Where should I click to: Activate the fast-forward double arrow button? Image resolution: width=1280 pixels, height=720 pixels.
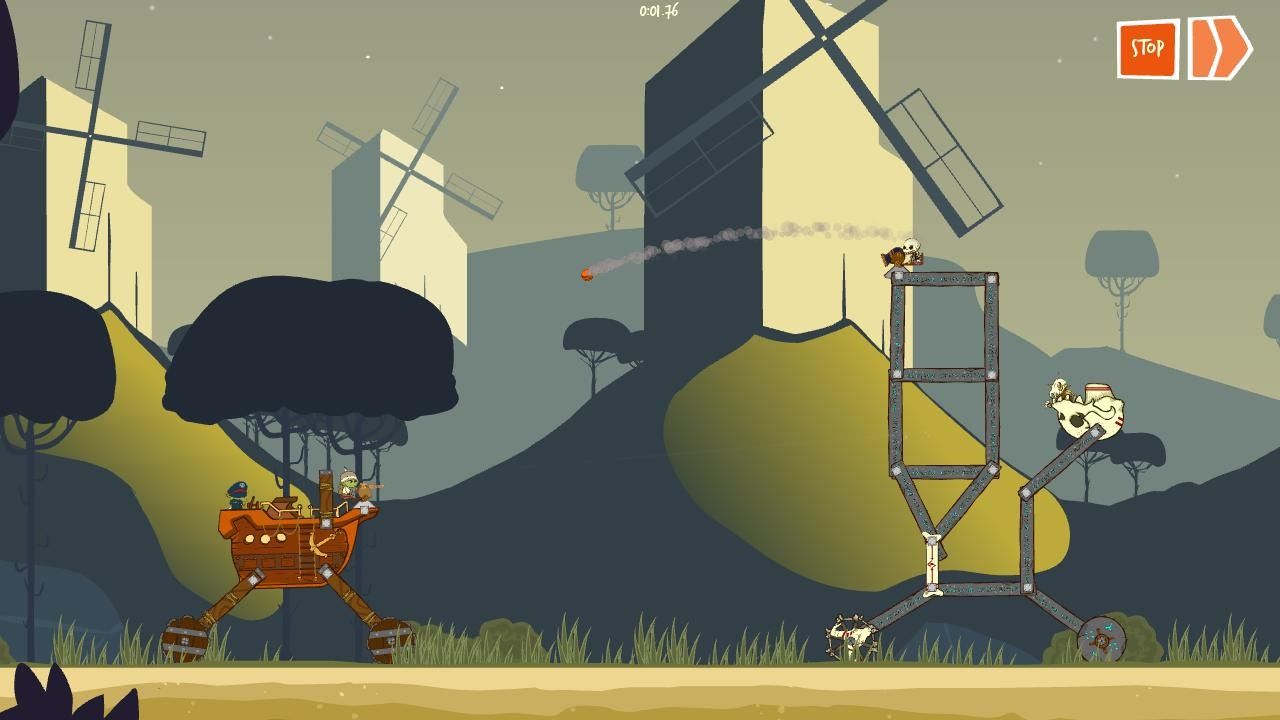click(x=1219, y=47)
